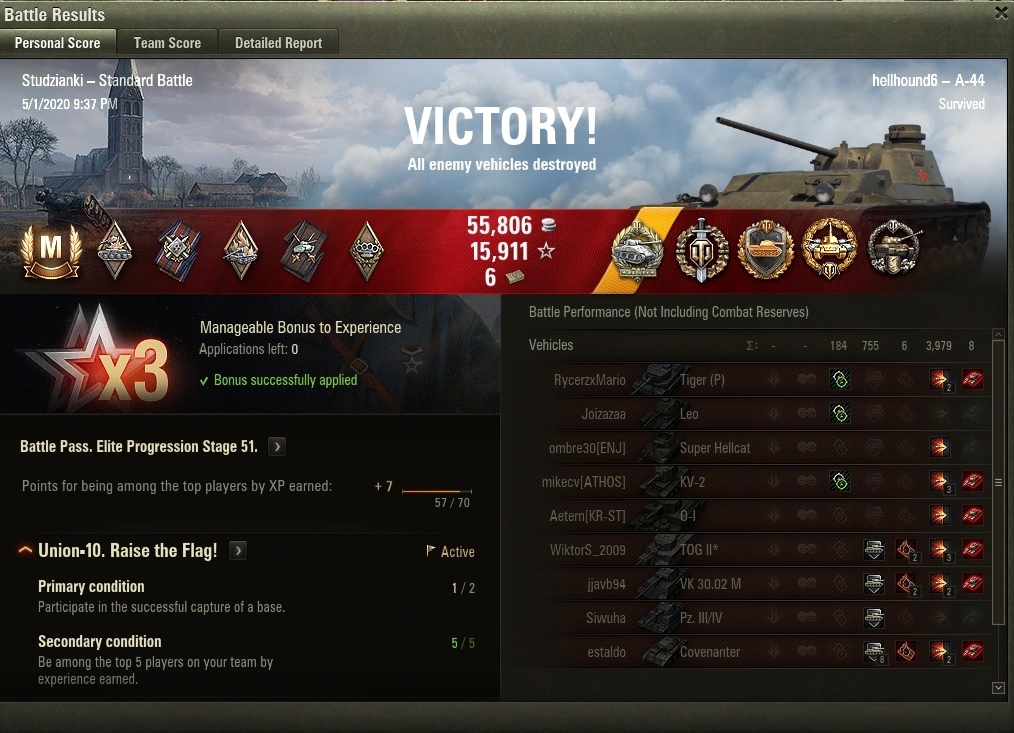The width and height of the screenshot is (1014, 733).
Task: Collapse the Union-10 Raise the Flag mission
Action: [26, 551]
